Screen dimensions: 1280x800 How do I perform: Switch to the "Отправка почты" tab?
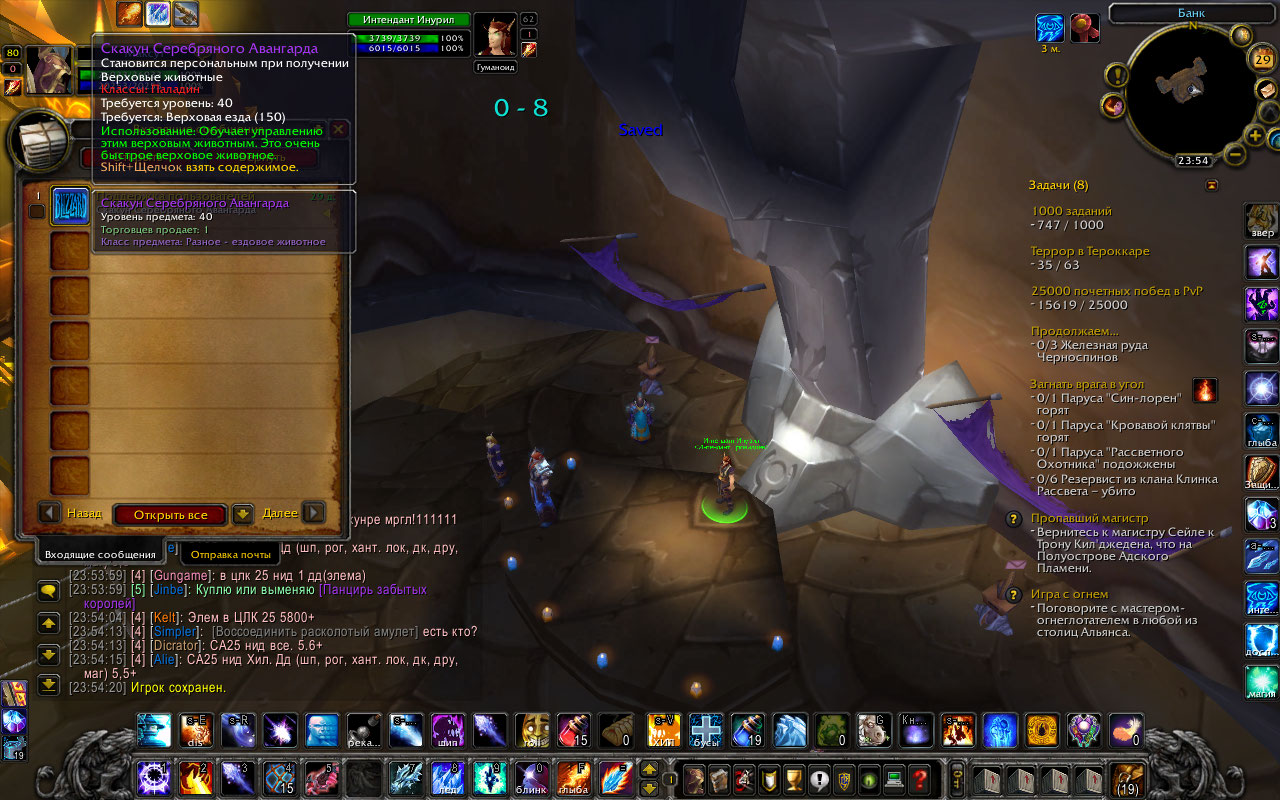tap(230, 554)
